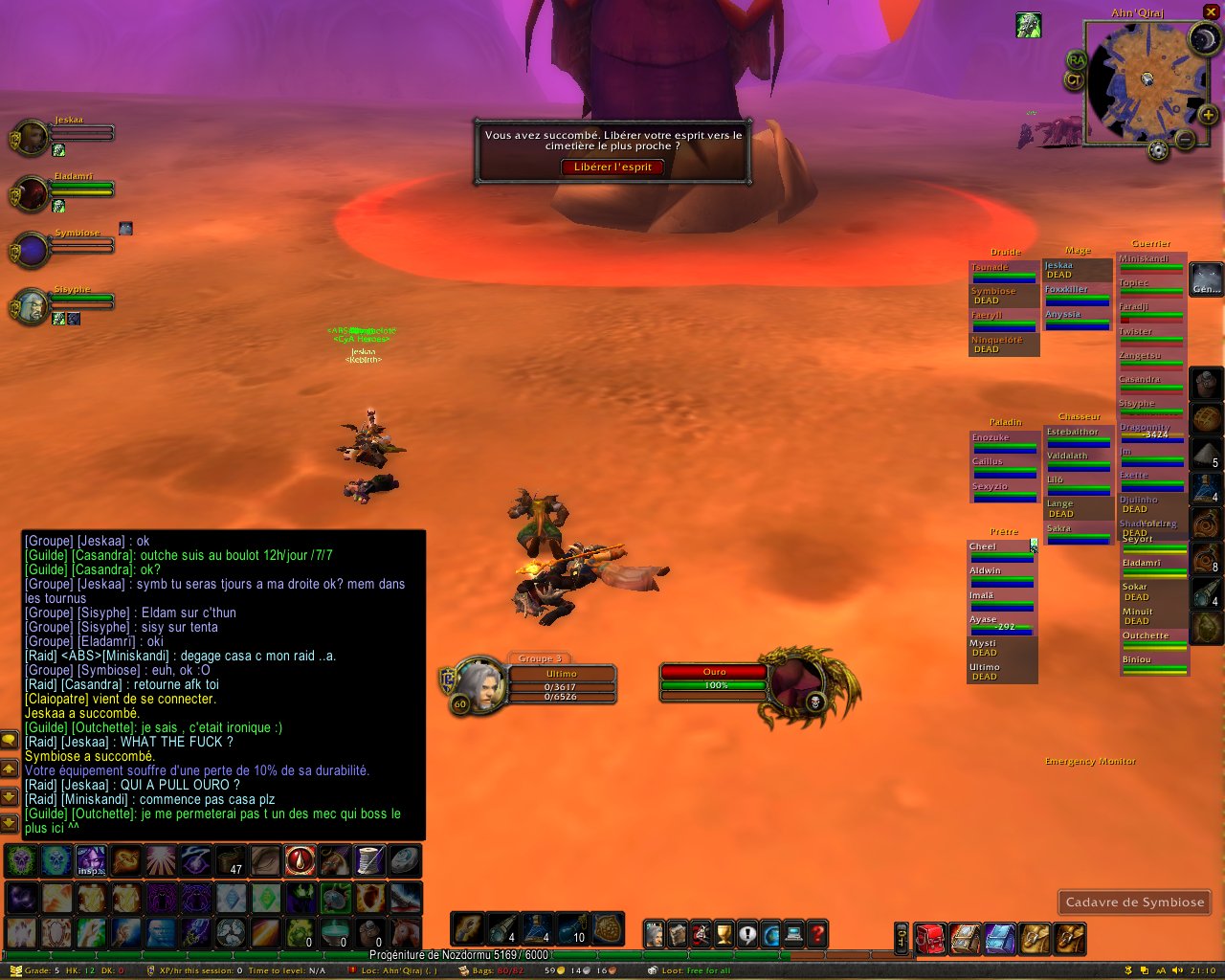Zoom out the minimap with minus button
Image resolution: width=1225 pixels, height=980 pixels.
[x=1185, y=140]
